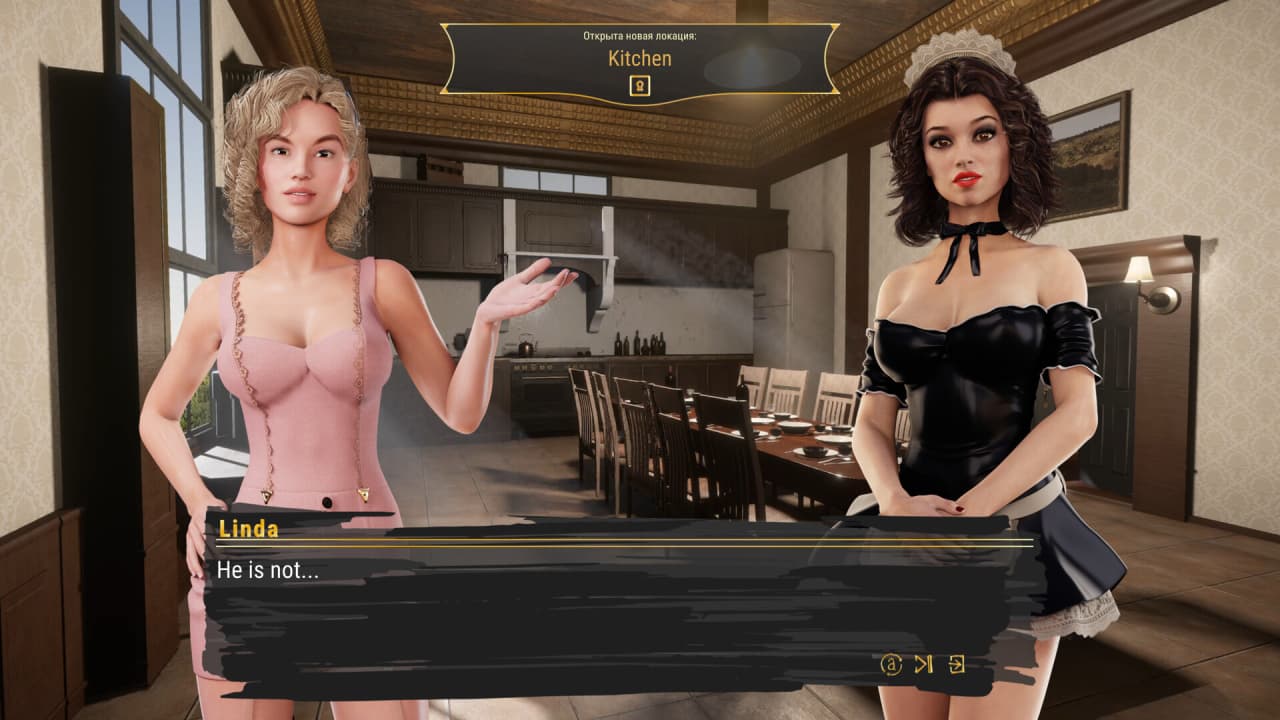The height and width of the screenshot is (720, 1280).
Task: Skip dialogue with the skip-forward arrow icon
Action: click(x=923, y=664)
